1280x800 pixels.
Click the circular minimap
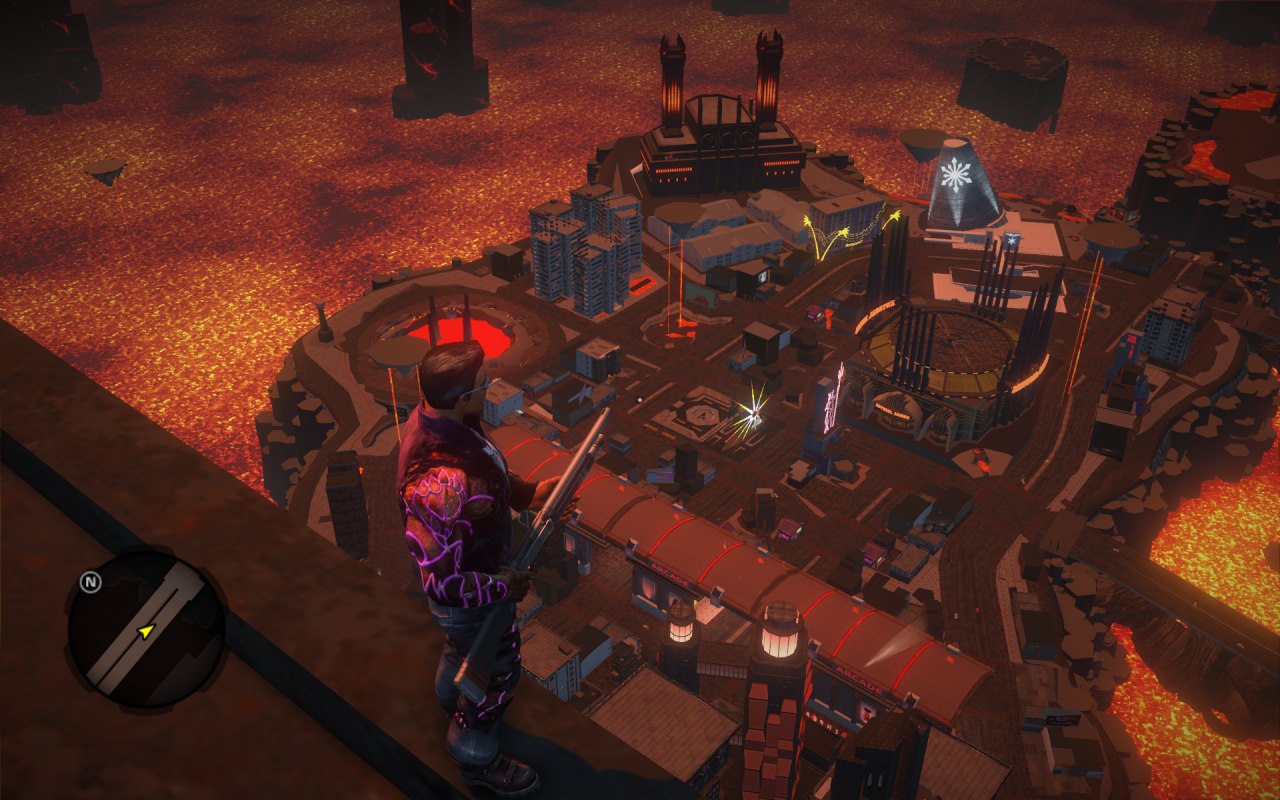[146, 630]
